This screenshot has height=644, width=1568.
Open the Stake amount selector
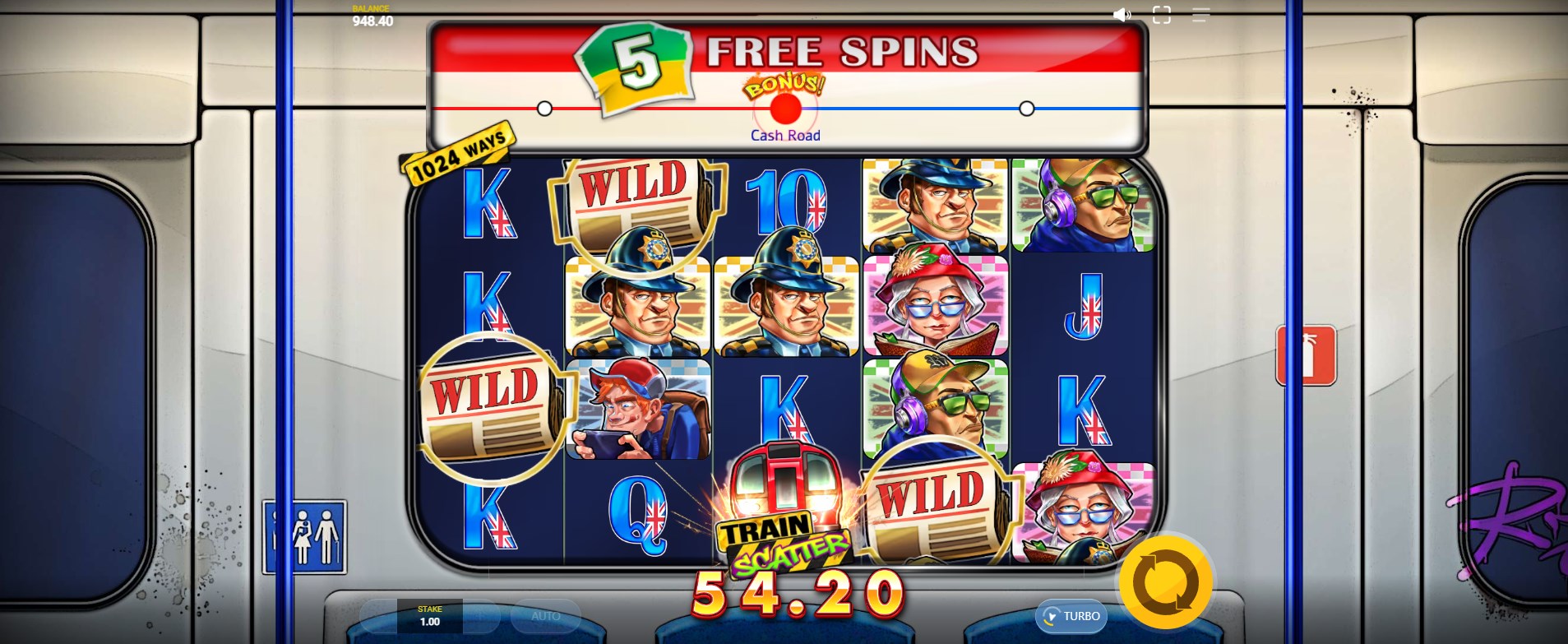click(429, 616)
